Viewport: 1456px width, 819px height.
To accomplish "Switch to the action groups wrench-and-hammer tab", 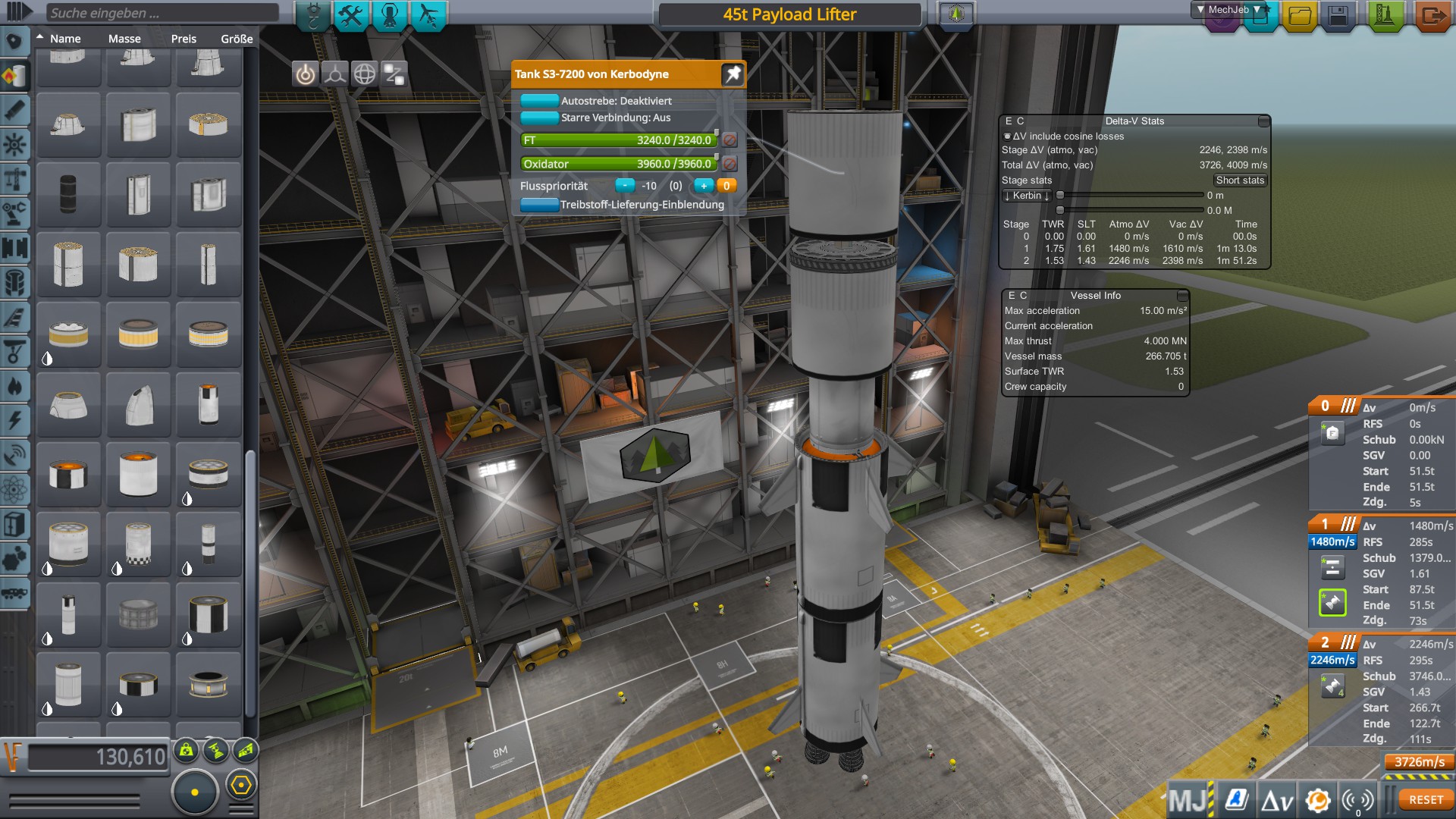I will tap(351, 16).
